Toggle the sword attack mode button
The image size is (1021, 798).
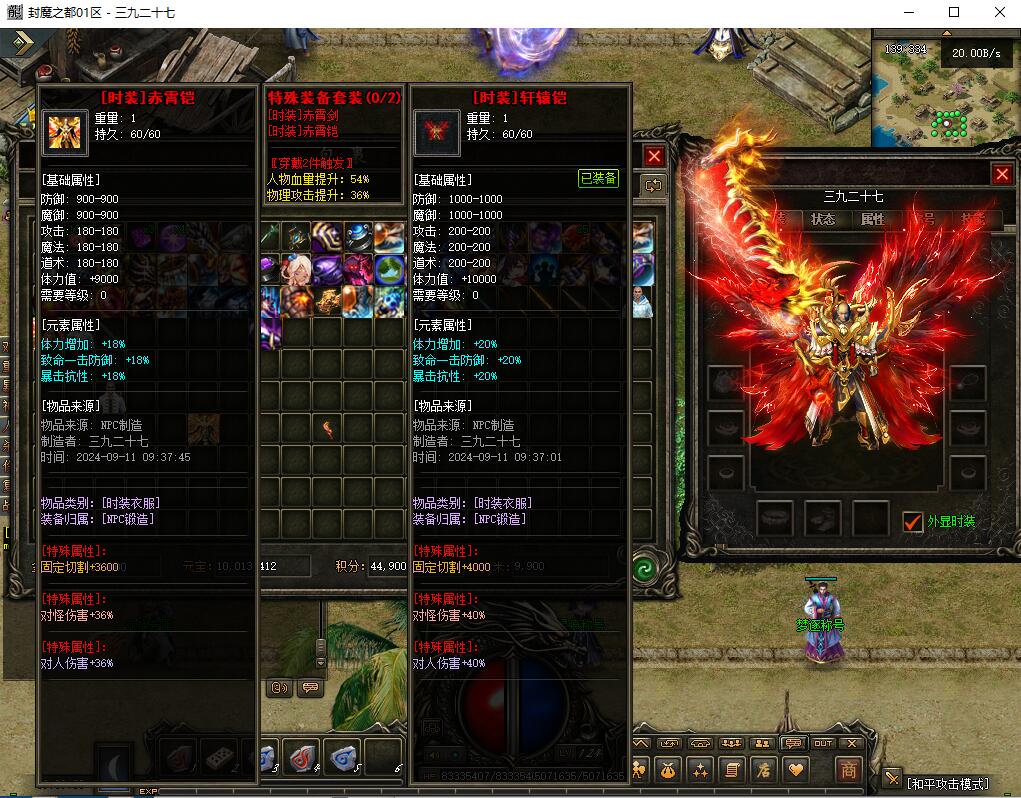893,778
